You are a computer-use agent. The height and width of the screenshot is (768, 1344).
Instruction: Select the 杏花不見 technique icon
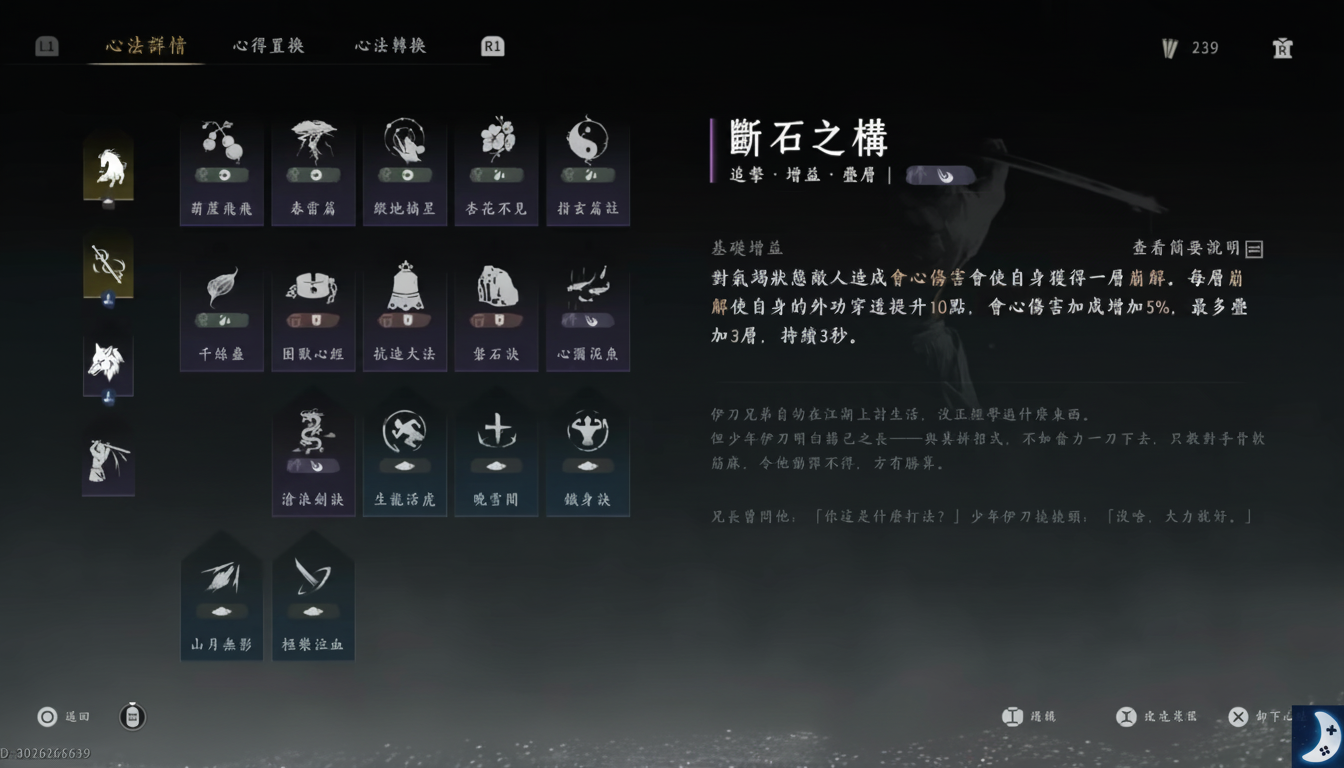[x=496, y=160]
